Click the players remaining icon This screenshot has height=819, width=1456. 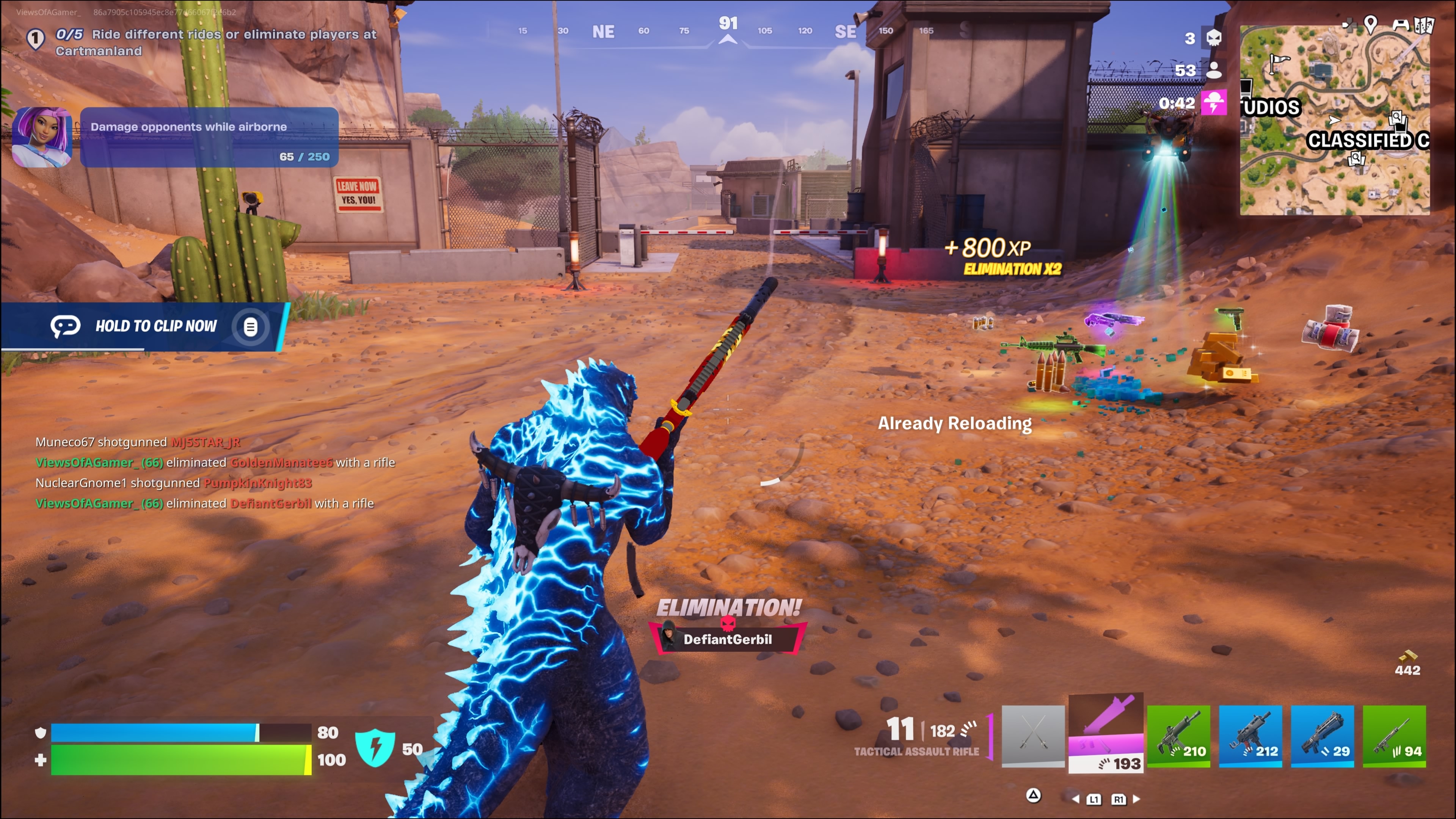pyautogui.click(x=1213, y=70)
